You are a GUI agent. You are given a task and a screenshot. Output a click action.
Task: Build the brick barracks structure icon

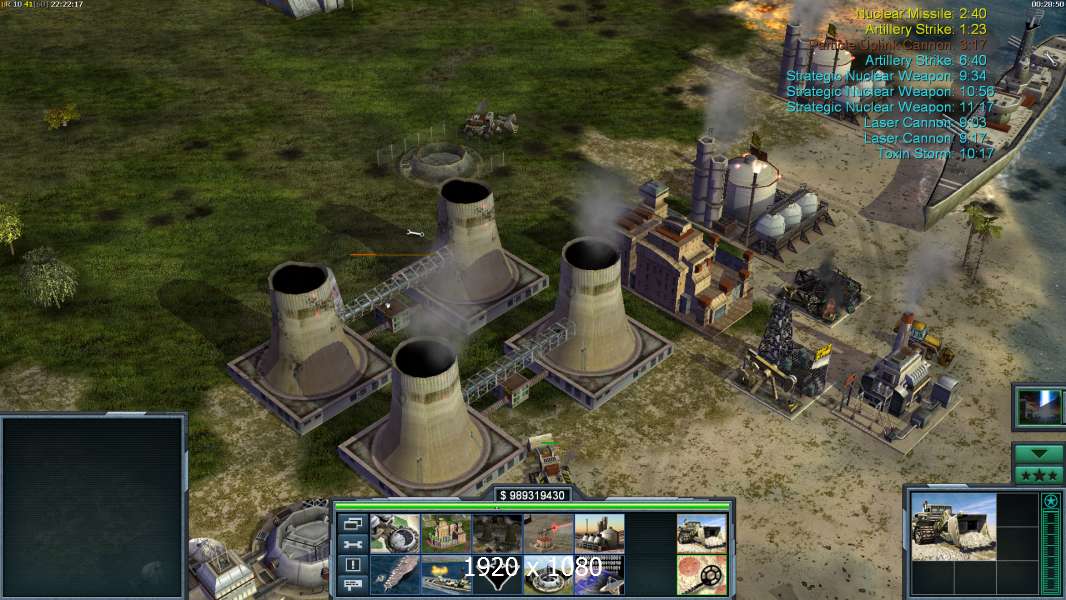point(446,534)
